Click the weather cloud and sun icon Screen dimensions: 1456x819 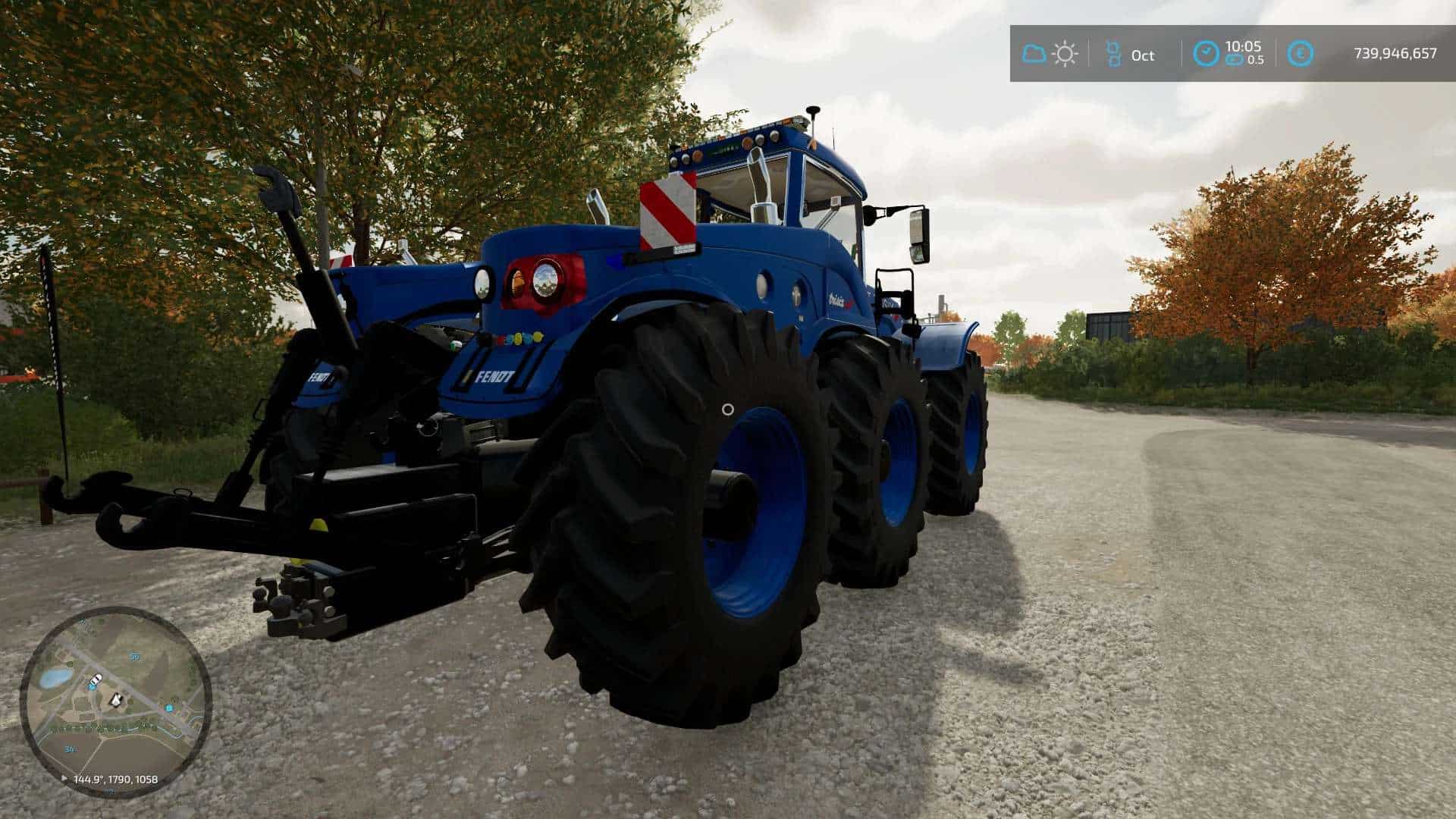coord(1050,54)
